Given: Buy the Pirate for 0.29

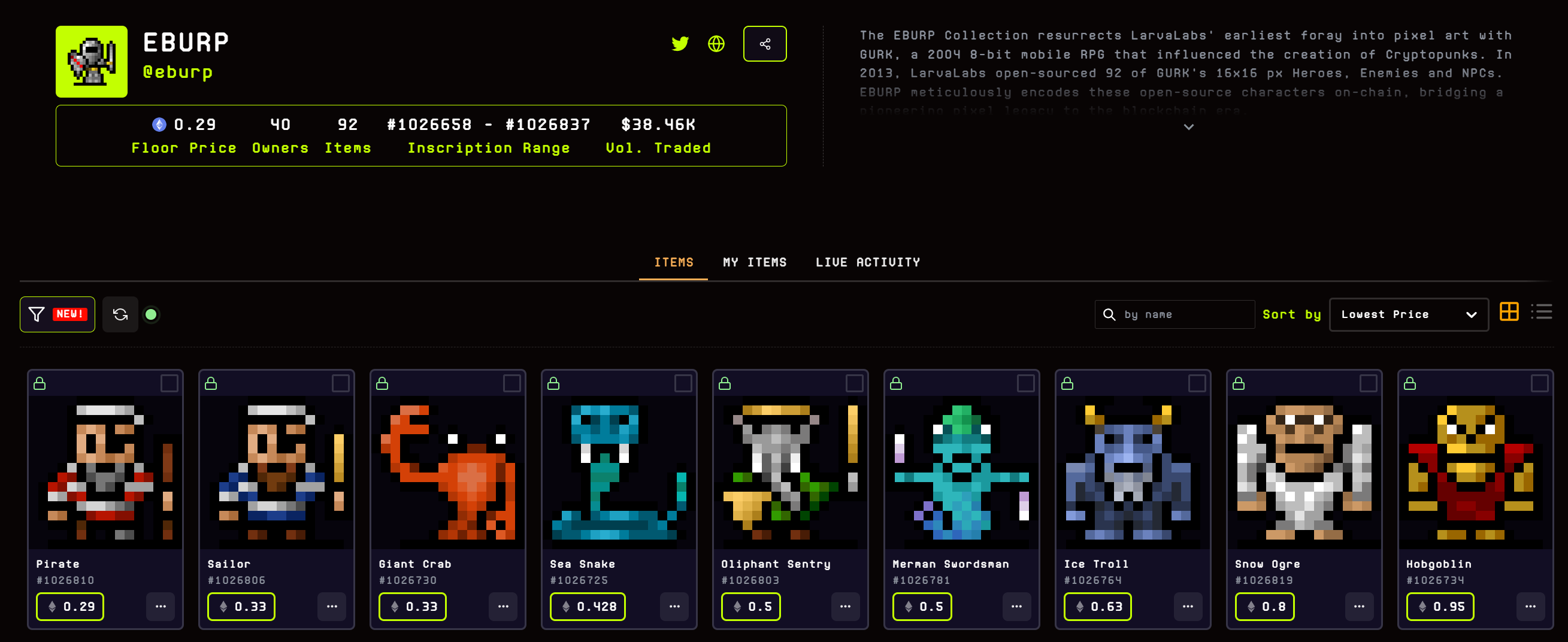Looking at the screenshot, I should point(70,606).
